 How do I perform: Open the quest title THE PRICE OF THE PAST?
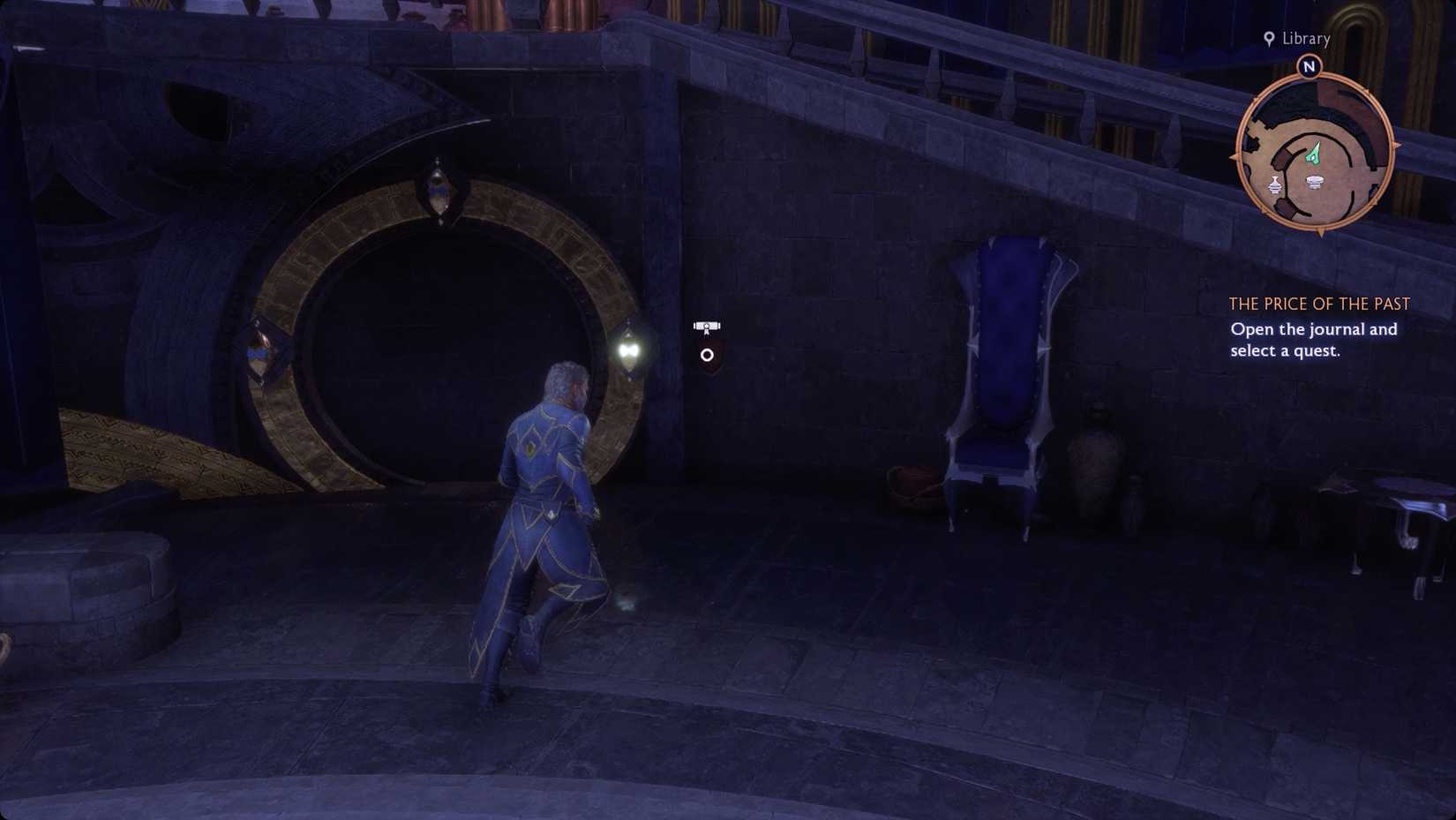(1319, 304)
